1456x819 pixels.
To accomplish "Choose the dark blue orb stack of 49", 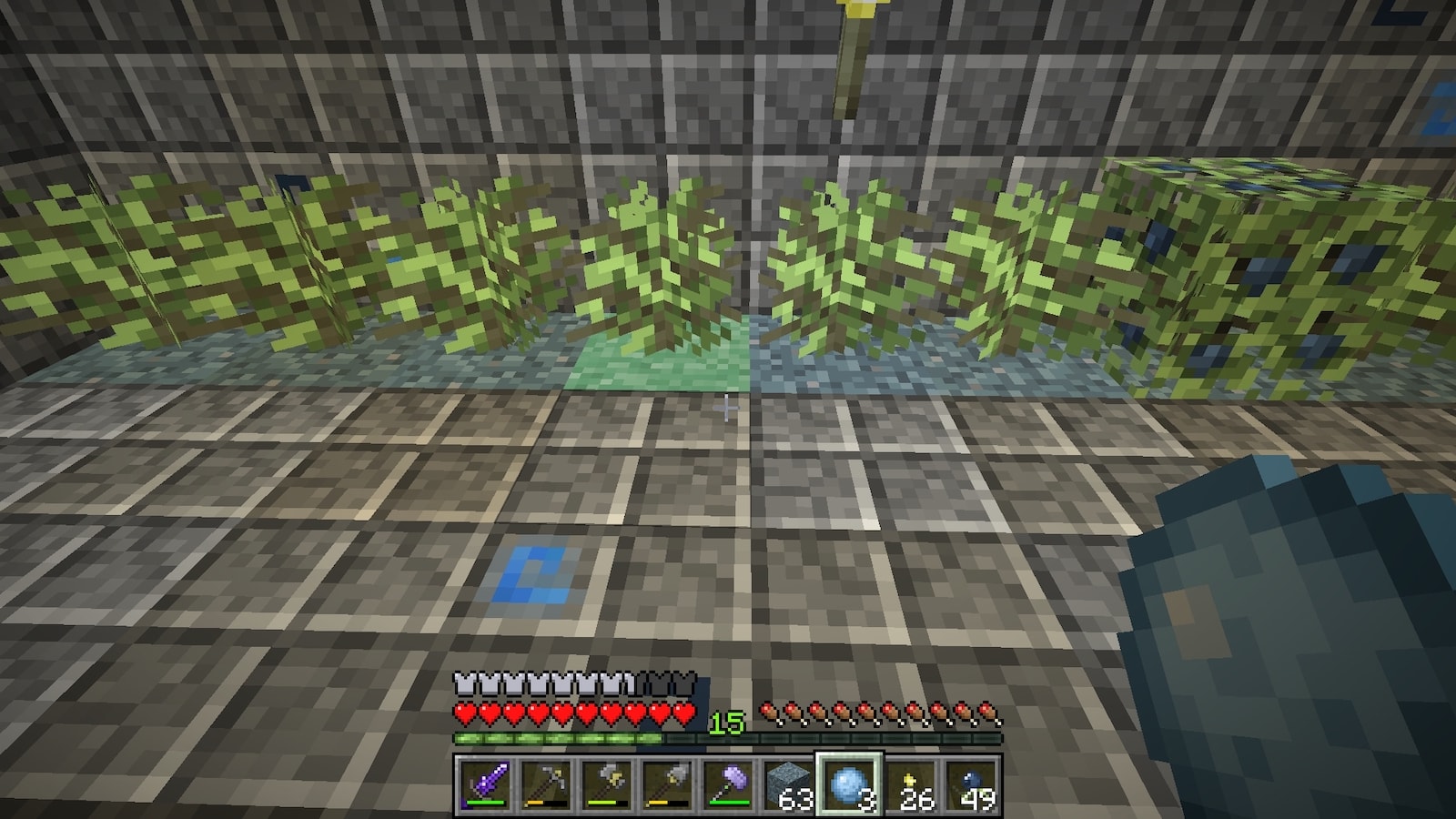I will pyautogui.click(x=972, y=784).
